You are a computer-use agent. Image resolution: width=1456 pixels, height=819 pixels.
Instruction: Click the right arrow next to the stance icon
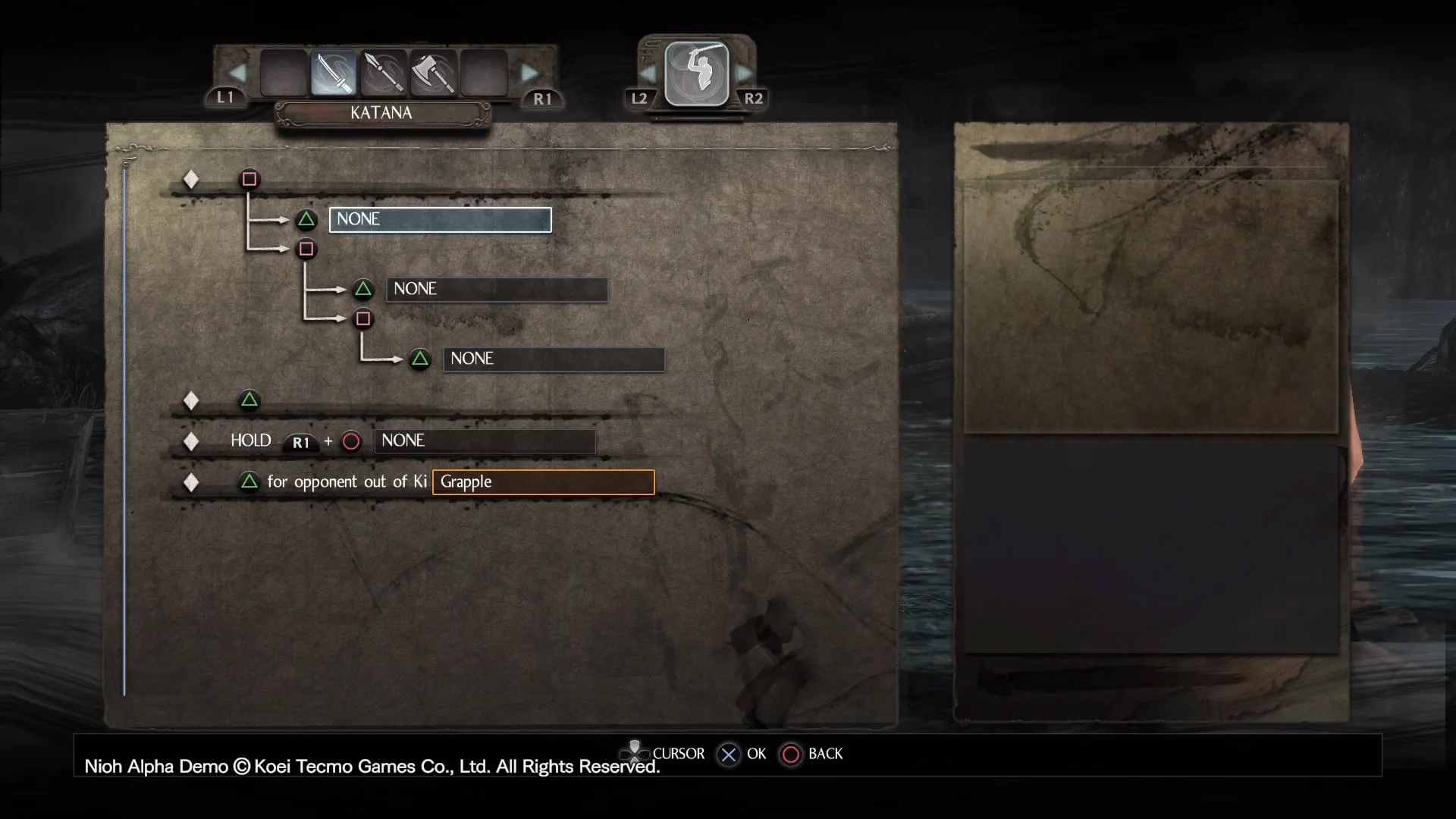[x=744, y=74]
